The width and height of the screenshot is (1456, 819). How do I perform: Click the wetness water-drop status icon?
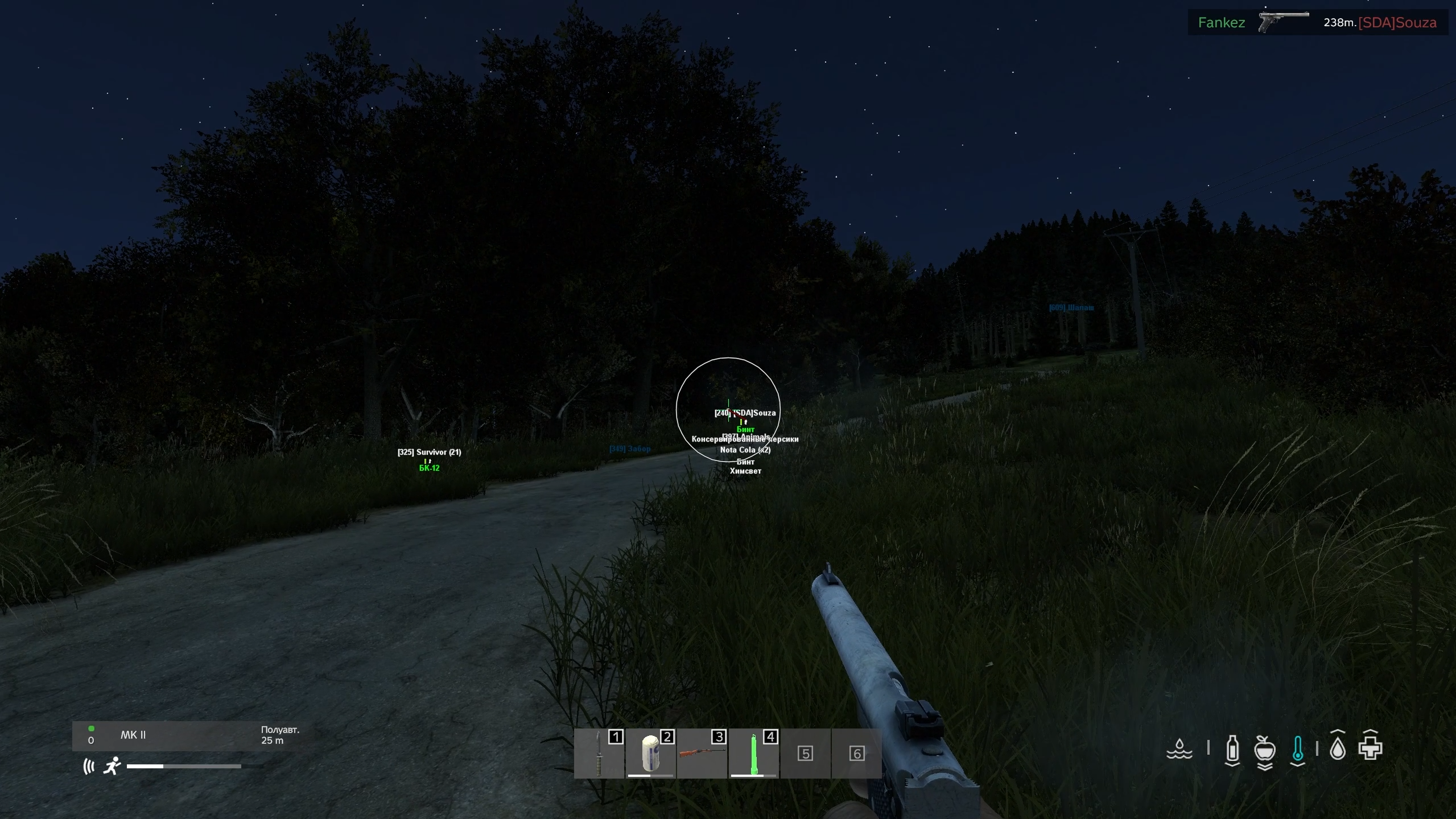click(x=1179, y=749)
